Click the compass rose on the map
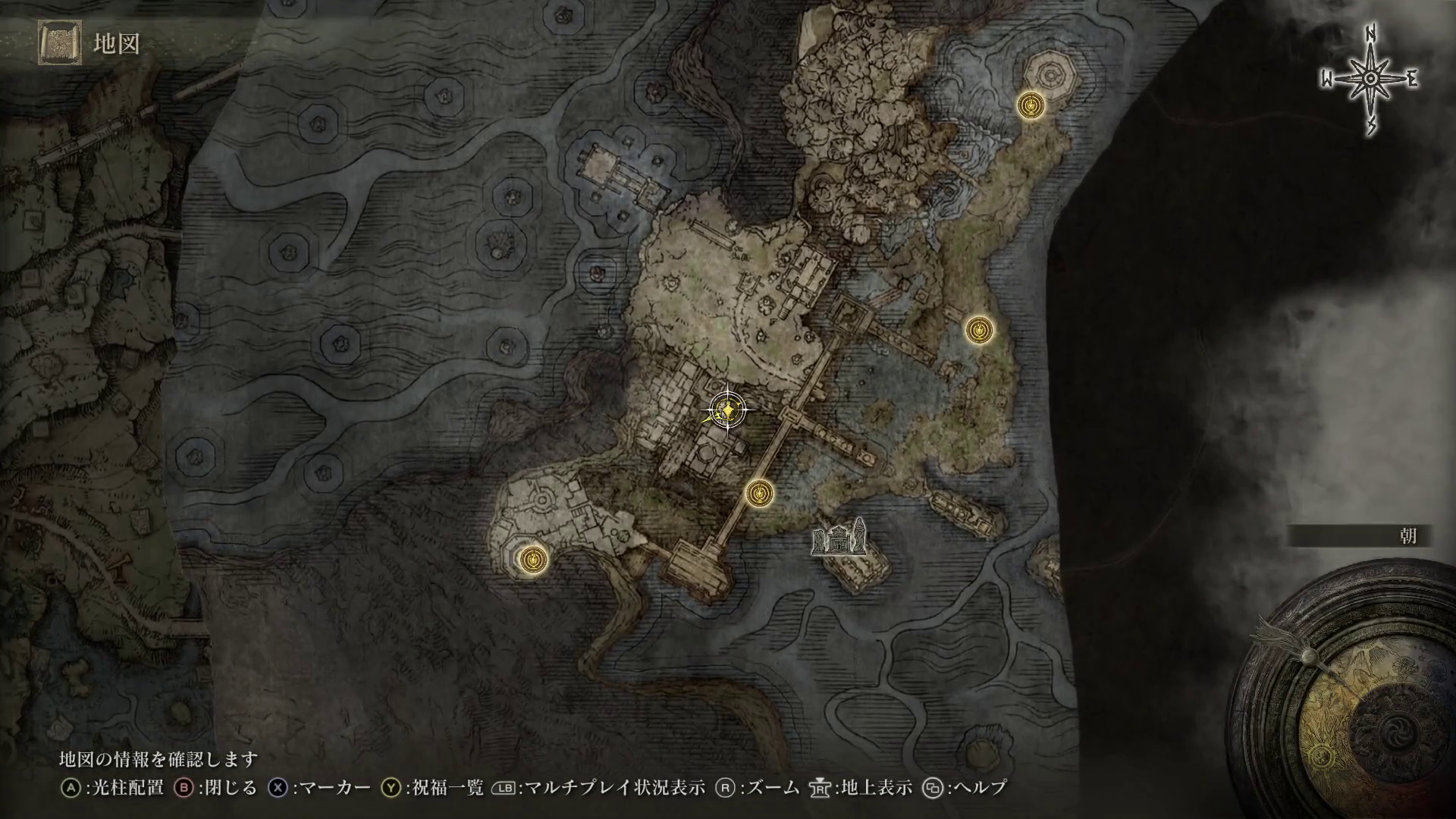1456x819 pixels. click(x=1370, y=80)
